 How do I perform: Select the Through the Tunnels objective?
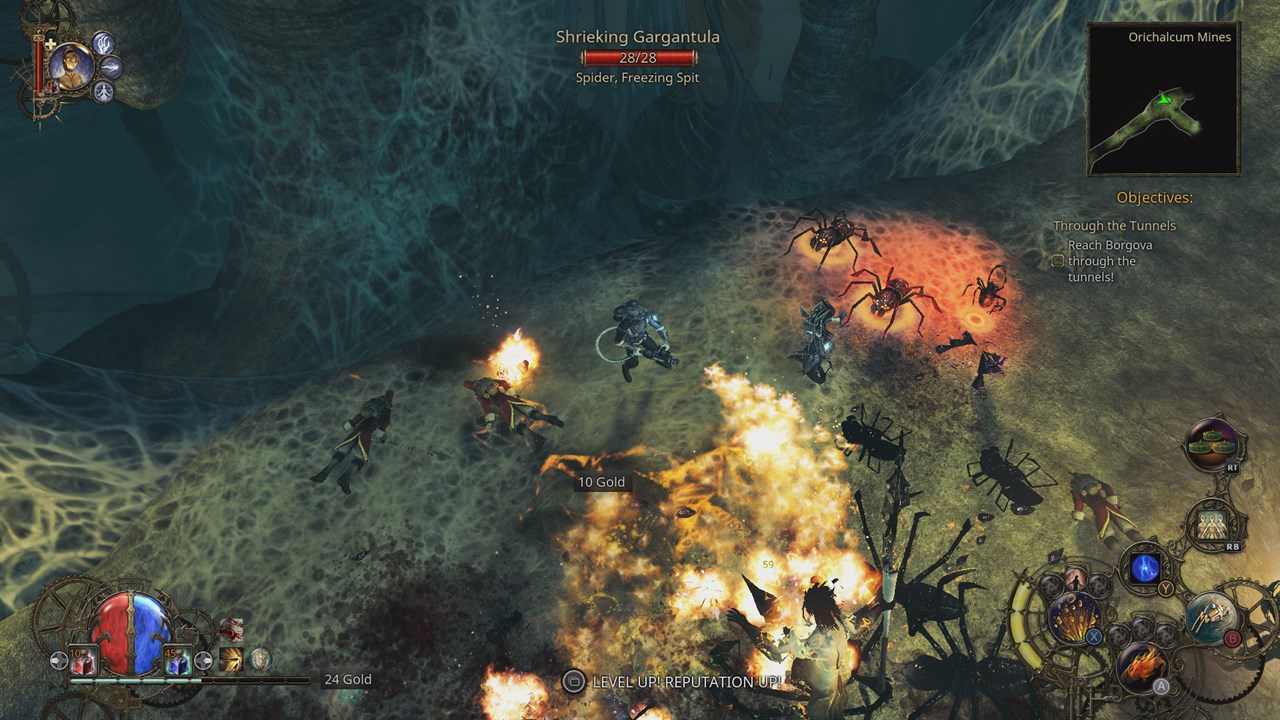[1114, 226]
